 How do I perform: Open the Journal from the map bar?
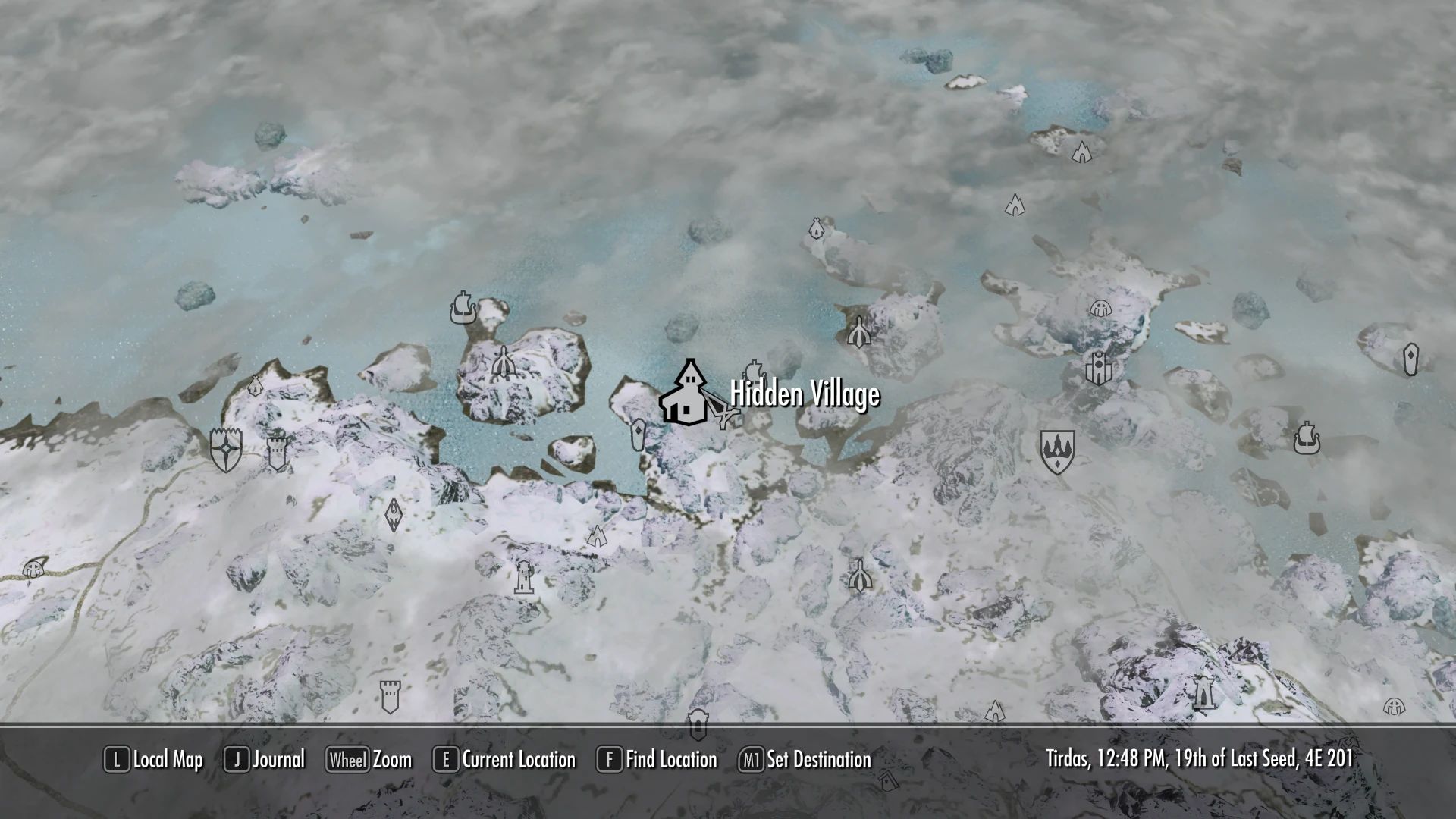coord(265,759)
